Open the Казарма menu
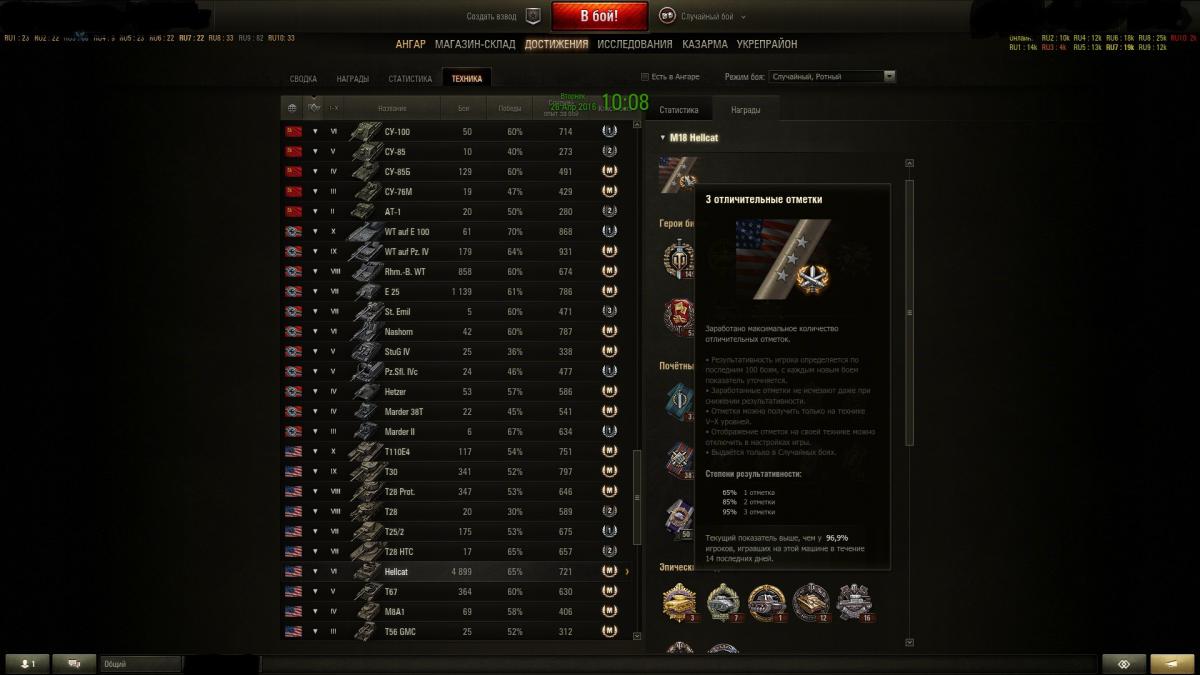Viewport: 1200px width, 675px height. pyautogui.click(x=705, y=44)
